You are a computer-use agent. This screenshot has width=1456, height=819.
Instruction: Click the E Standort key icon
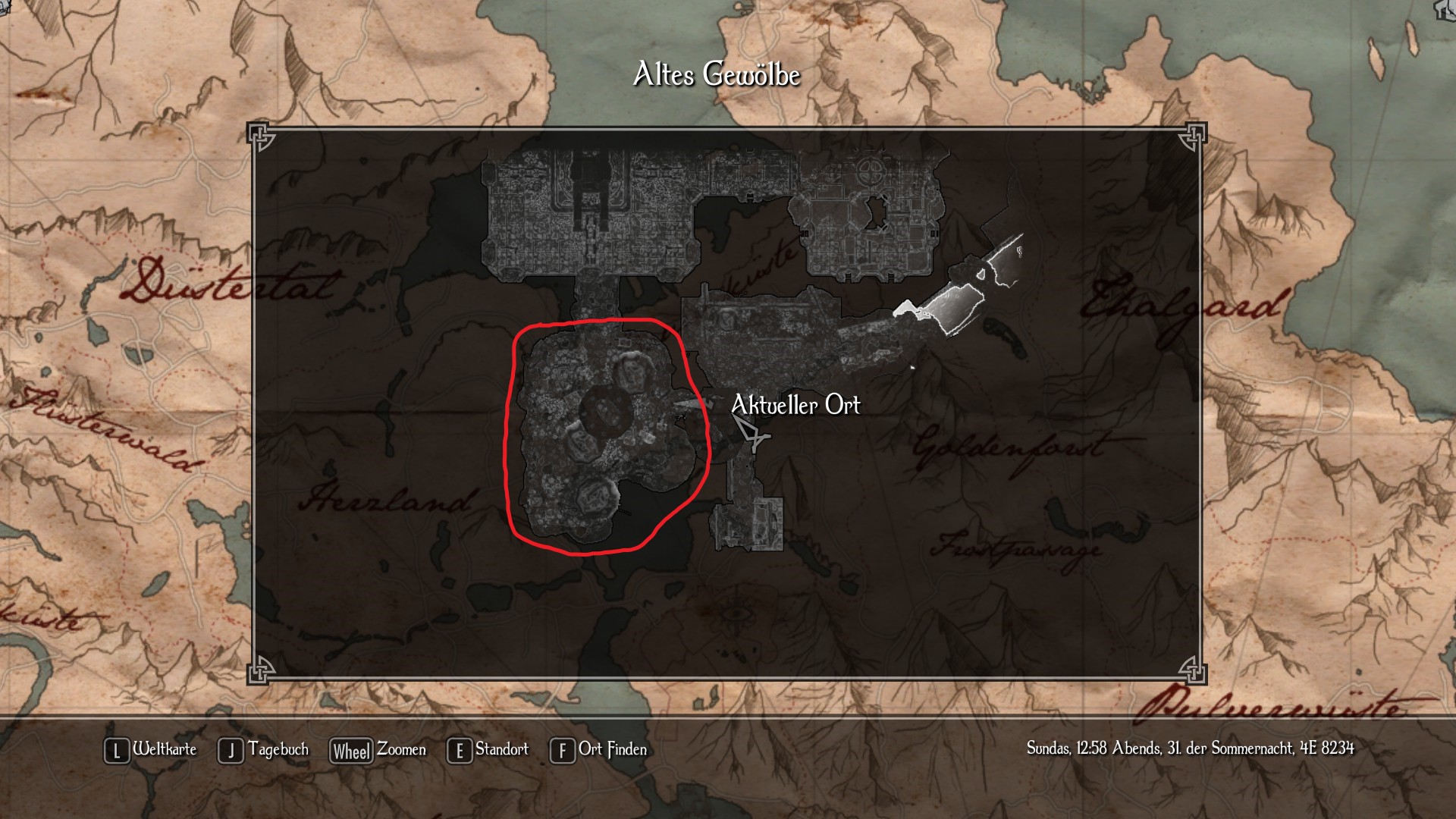(x=460, y=750)
